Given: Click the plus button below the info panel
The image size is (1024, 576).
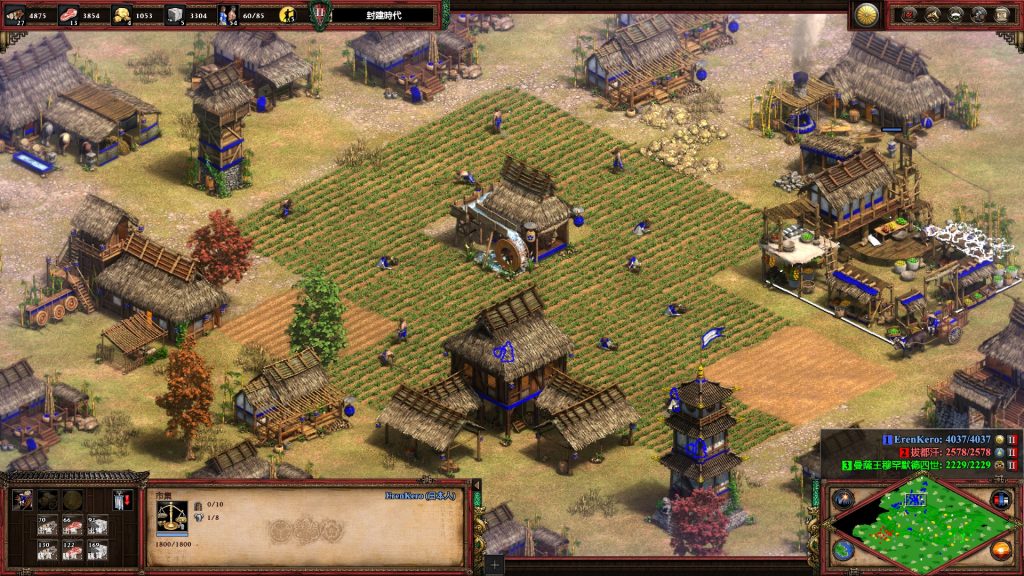Looking at the screenshot, I should click(x=495, y=565).
